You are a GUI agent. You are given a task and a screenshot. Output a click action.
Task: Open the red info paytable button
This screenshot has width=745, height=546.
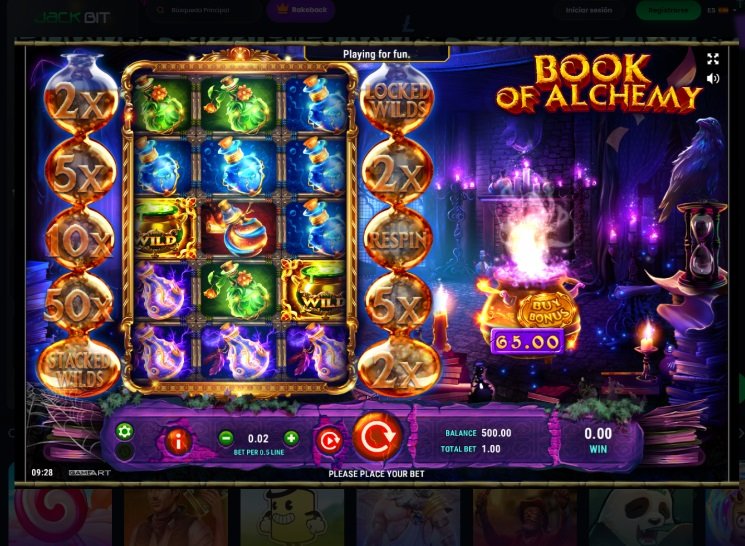pos(178,438)
